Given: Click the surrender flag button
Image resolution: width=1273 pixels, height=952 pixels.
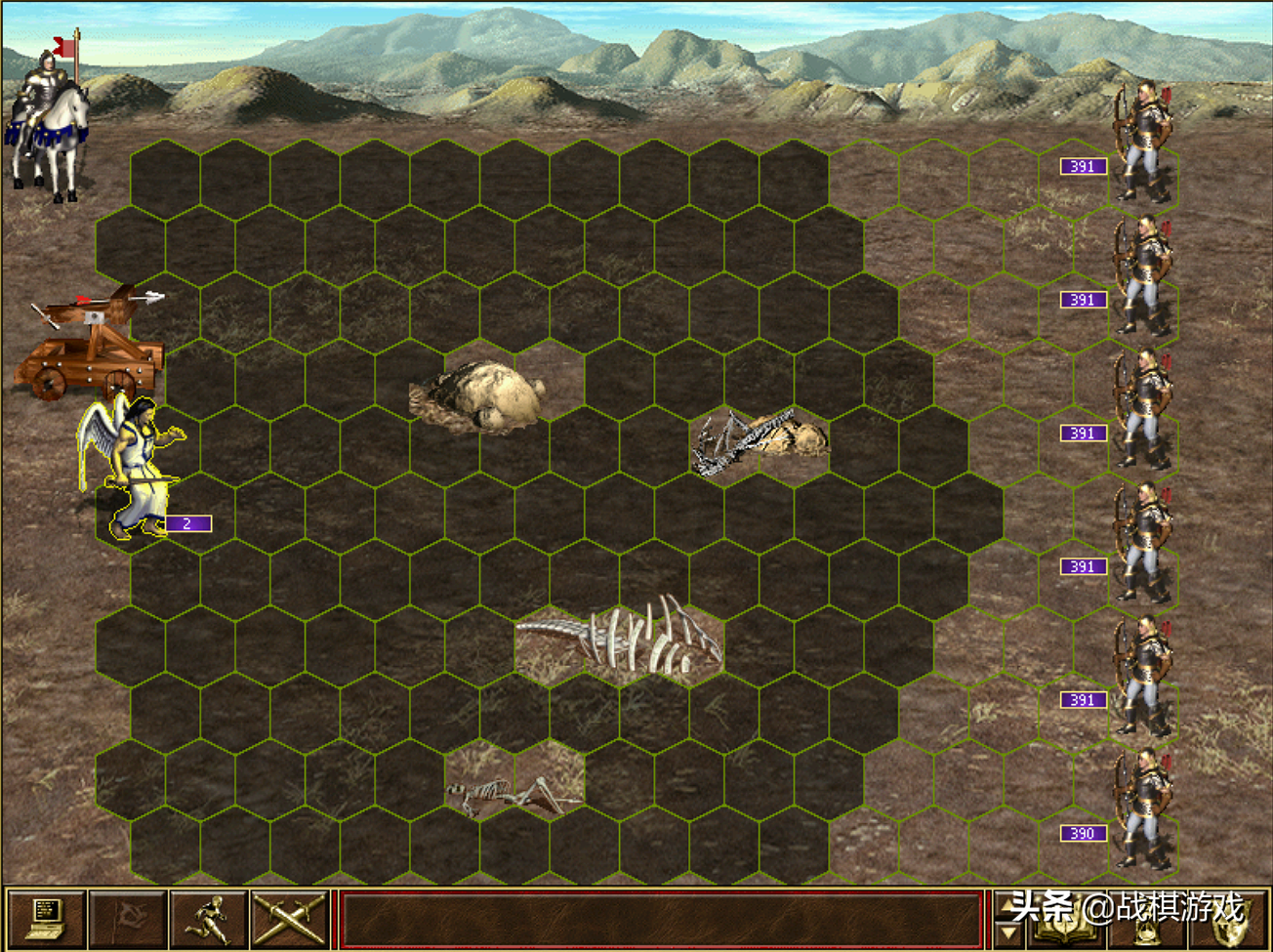Looking at the screenshot, I should pyautogui.click(x=128, y=920).
